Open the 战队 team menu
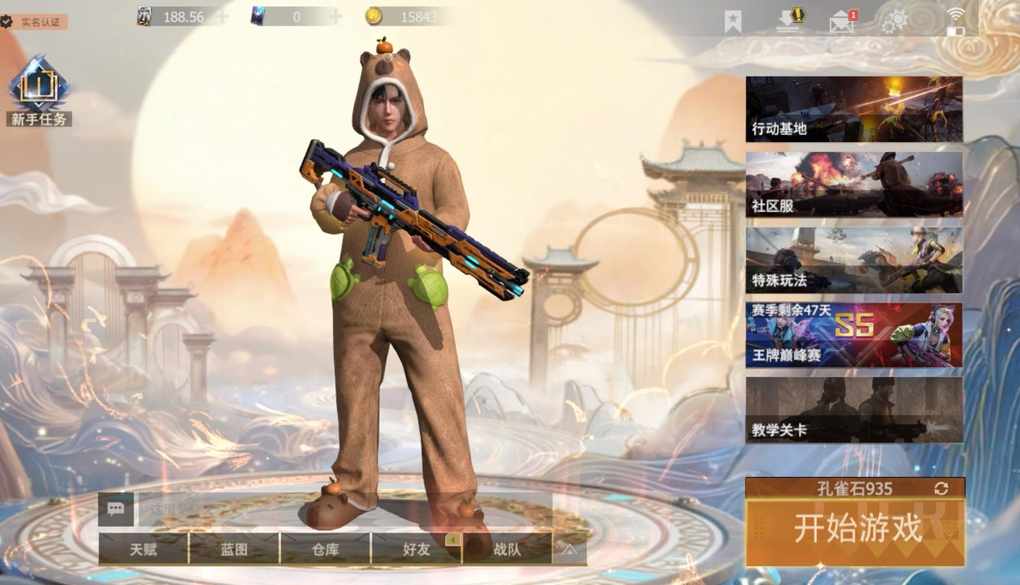The image size is (1020, 585). point(507,548)
